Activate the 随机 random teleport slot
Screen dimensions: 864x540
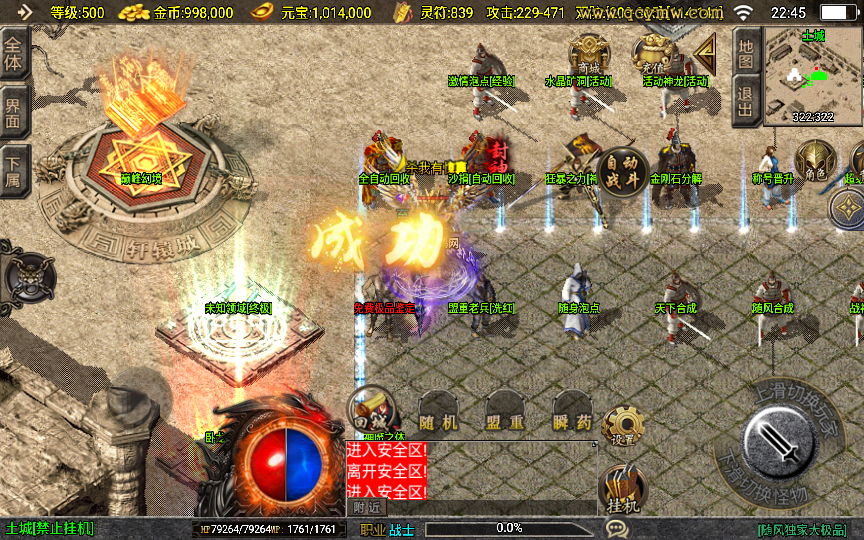click(x=440, y=419)
